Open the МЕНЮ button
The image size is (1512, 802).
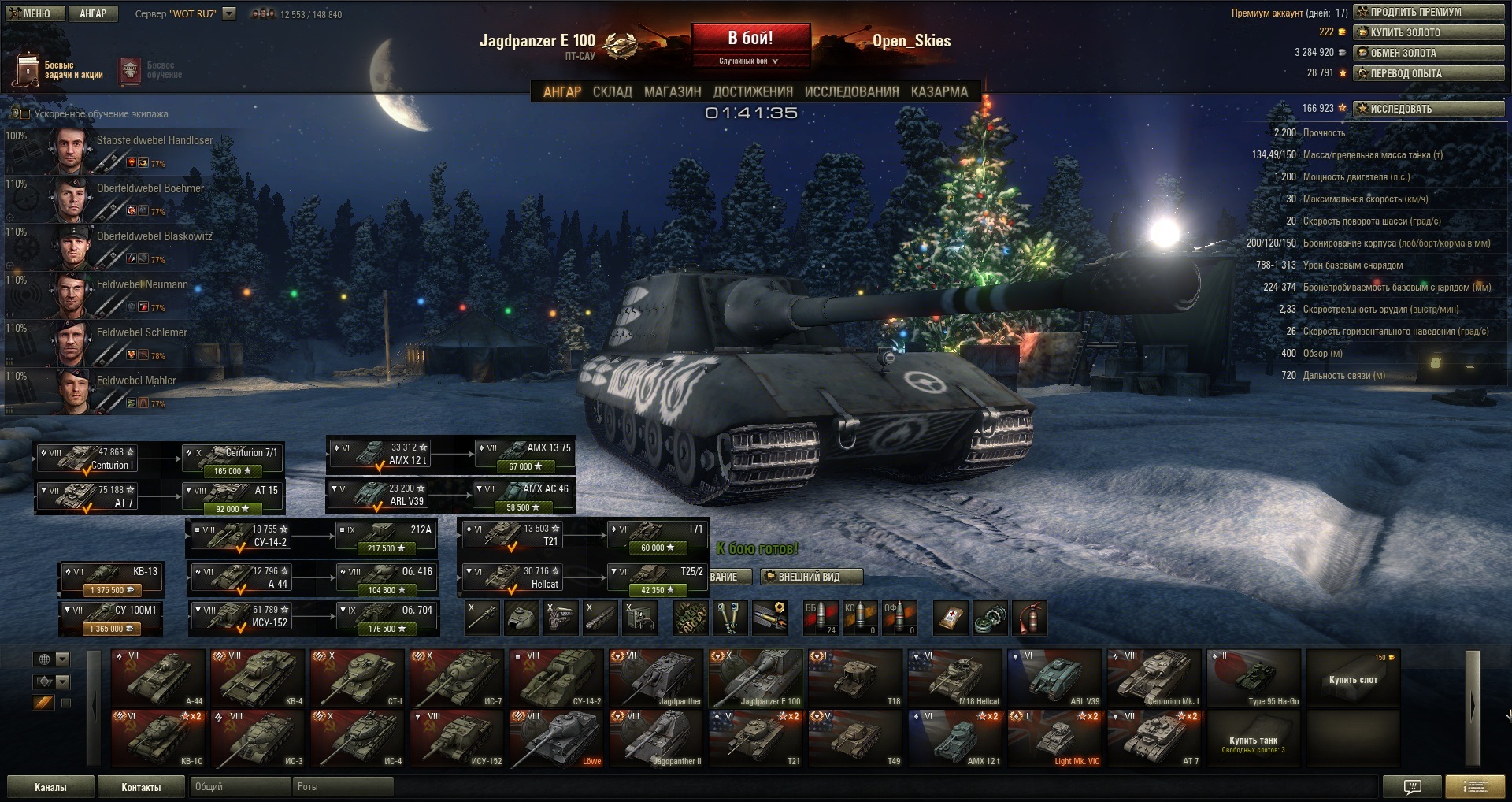[x=31, y=13]
